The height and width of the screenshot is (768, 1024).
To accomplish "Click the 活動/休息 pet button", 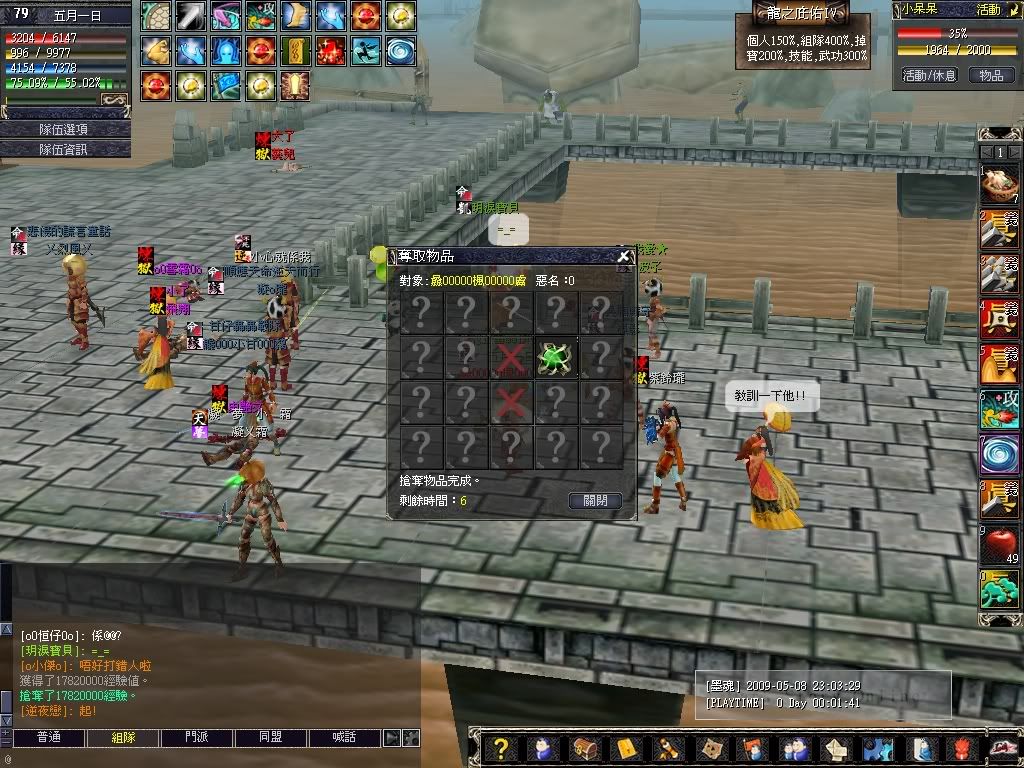I will tap(929, 75).
